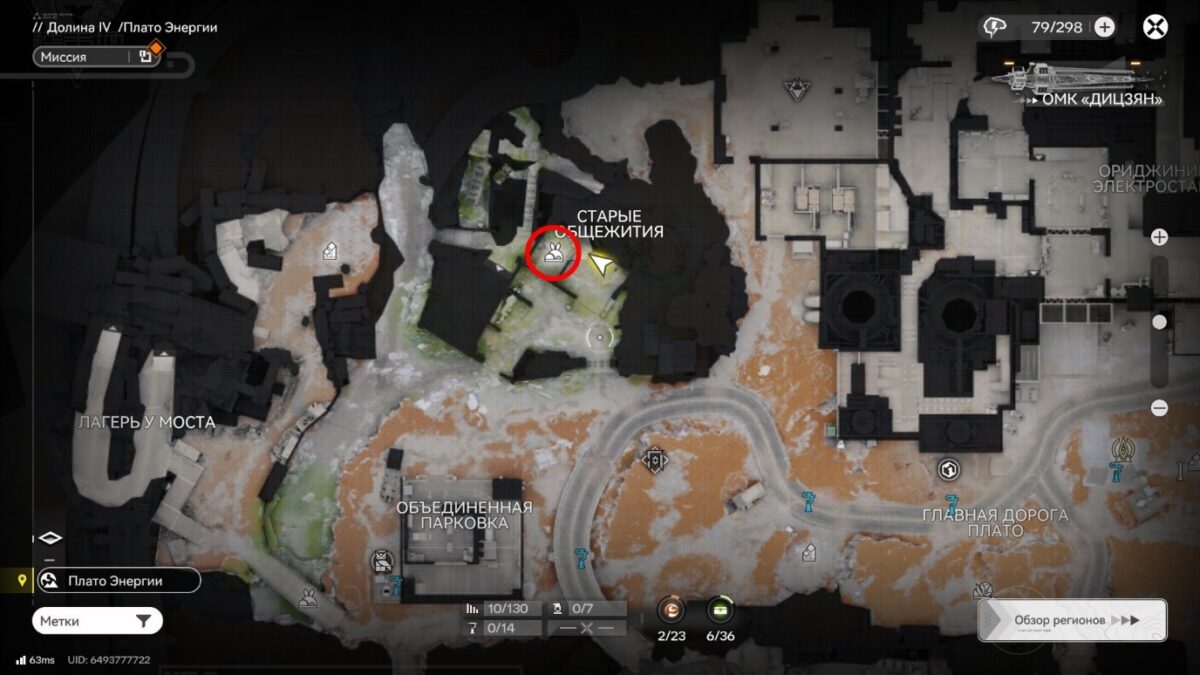Open the Метки marker filter
Screen dimensions: 1200x675
click(x=98, y=621)
